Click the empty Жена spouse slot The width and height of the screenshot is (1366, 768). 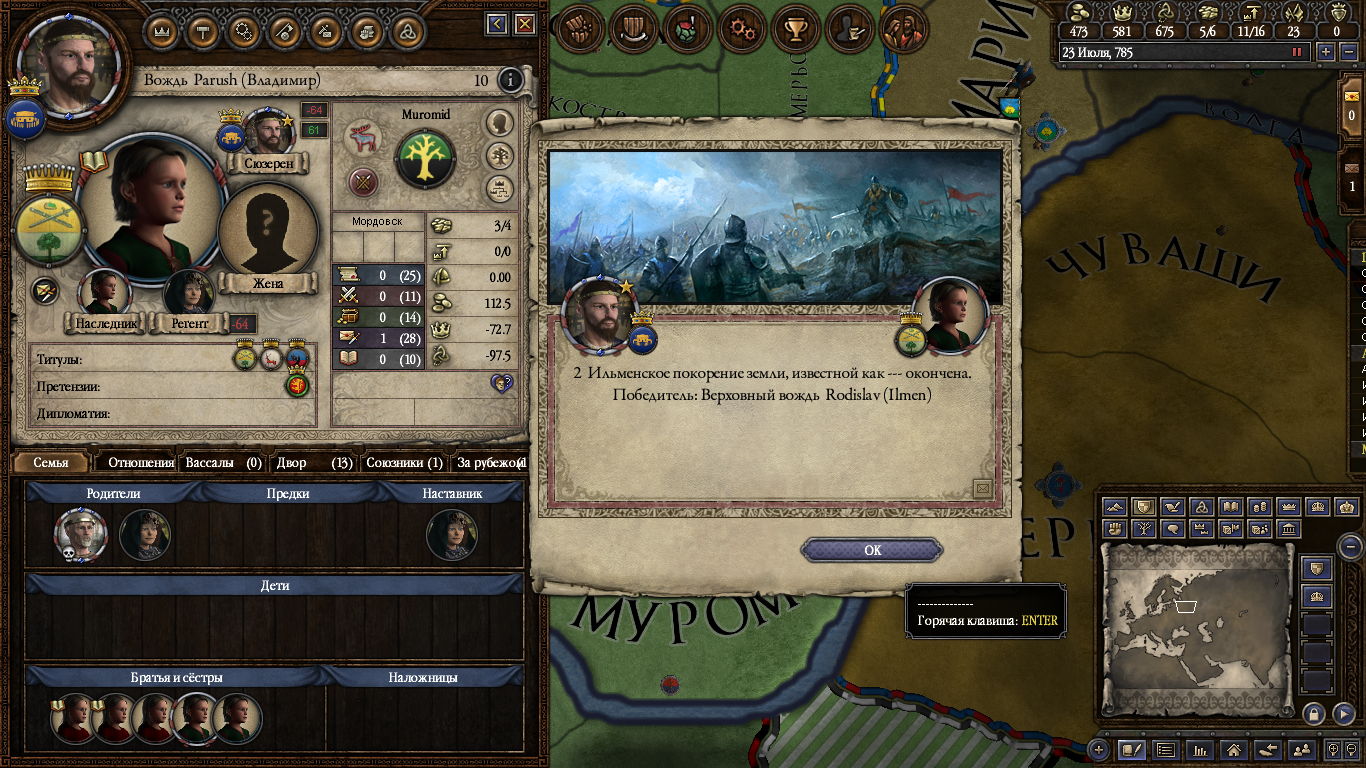coord(267,231)
